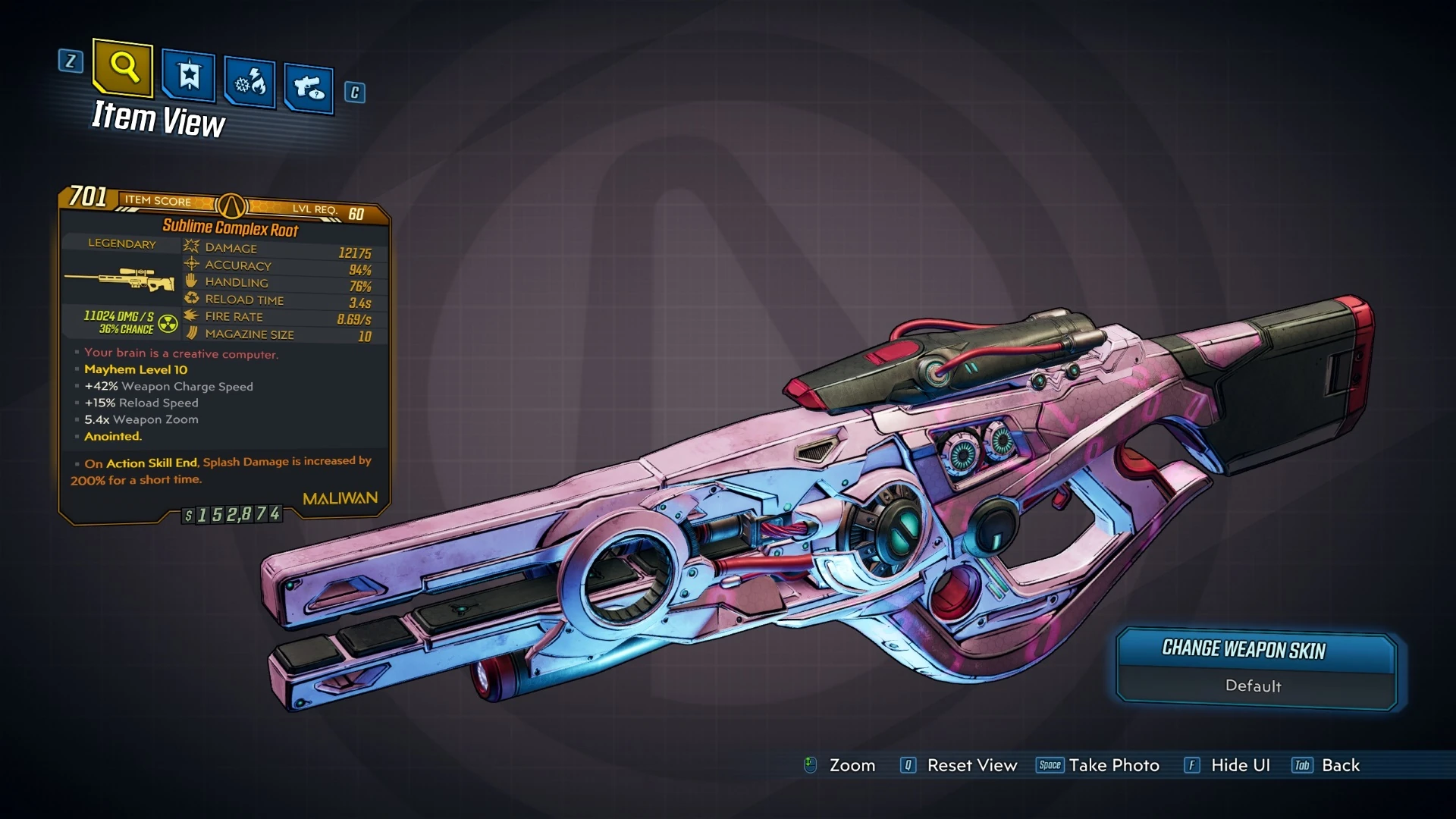Click the Reset View option
Viewport: 1456px width, 819px height.
[x=971, y=766]
